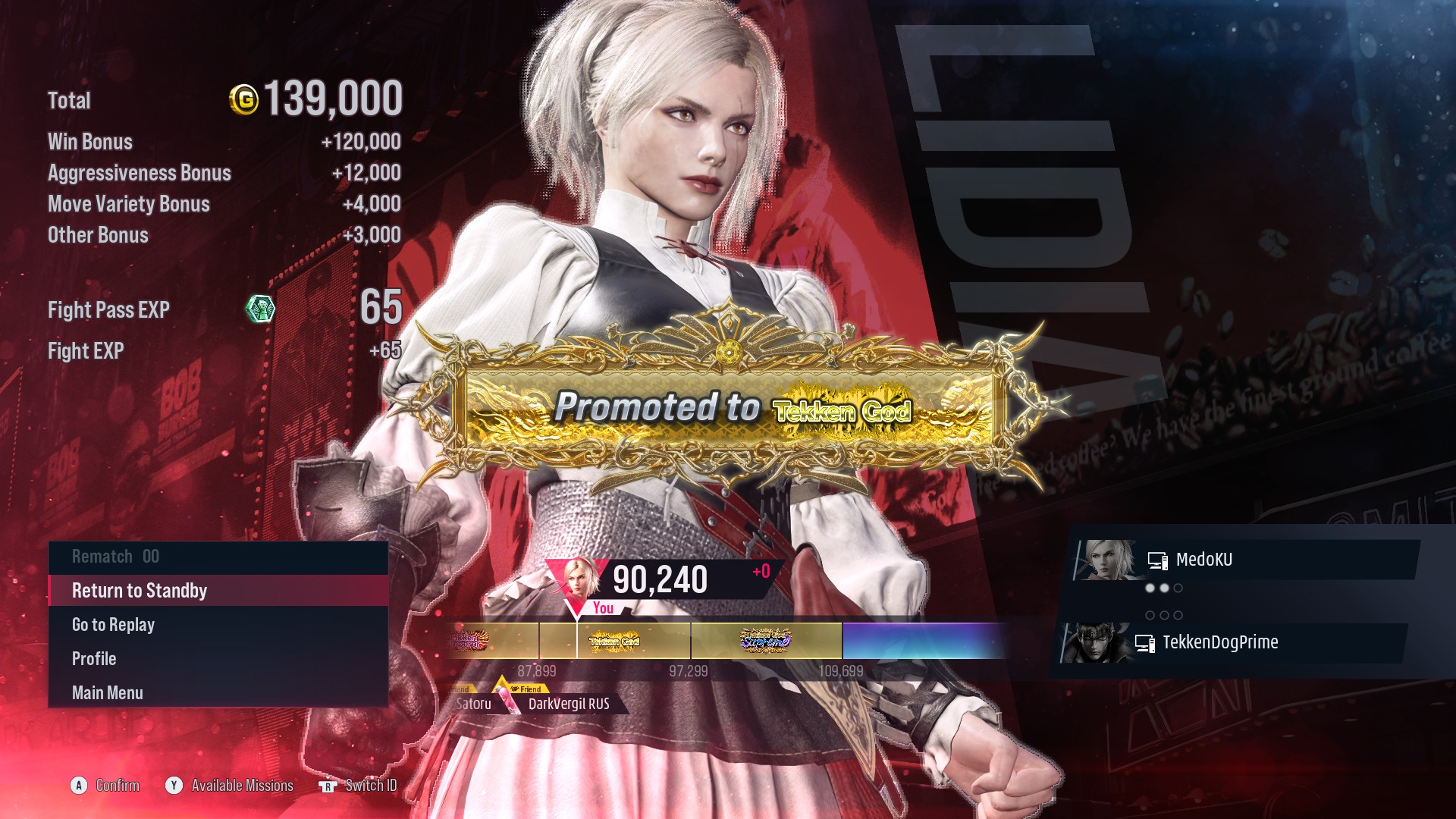Click the first filled win dot under MedoKU
1456x819 pixels.
click(x=1150, y=588)
